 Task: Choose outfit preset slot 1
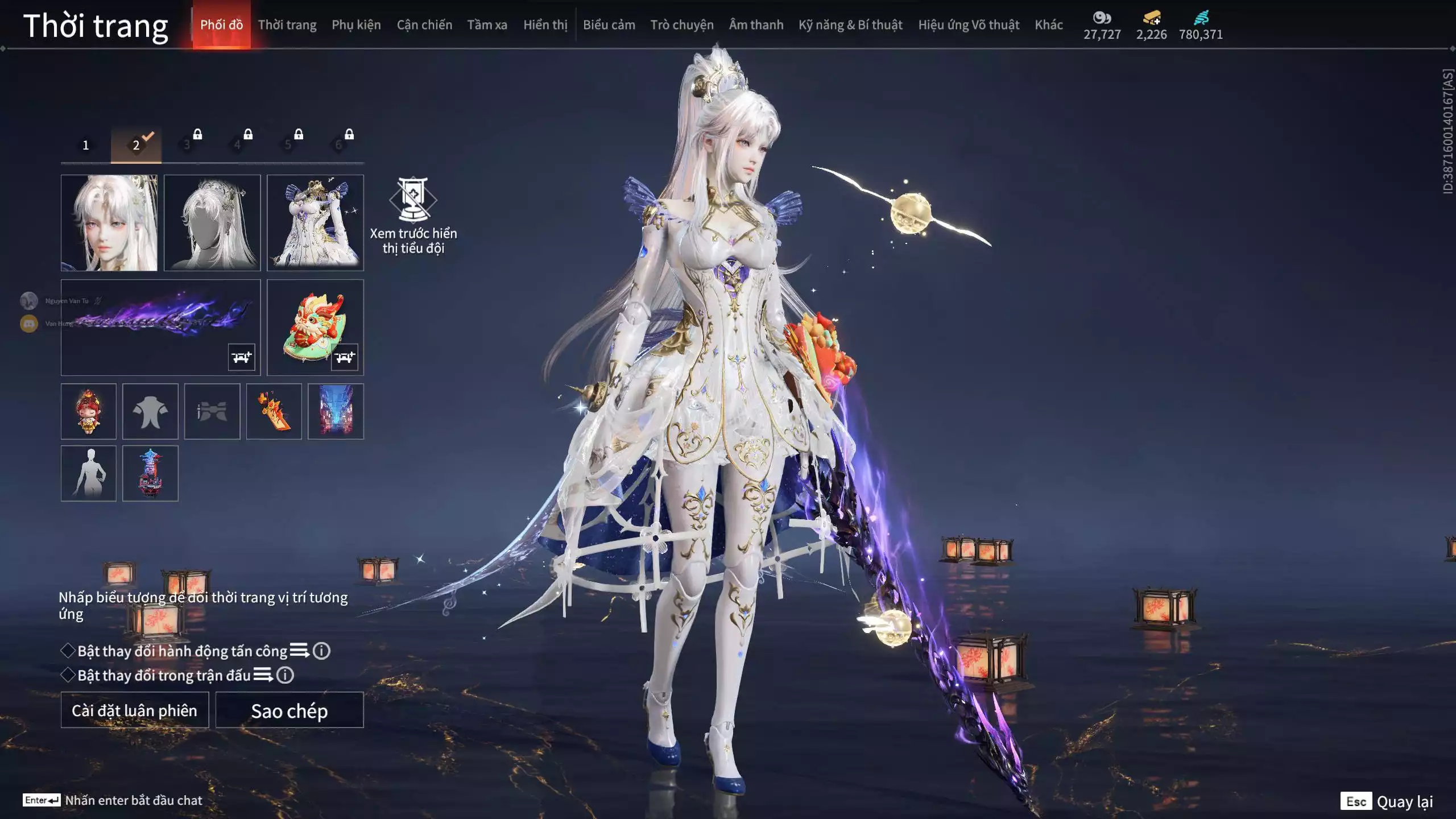point(86,145)
